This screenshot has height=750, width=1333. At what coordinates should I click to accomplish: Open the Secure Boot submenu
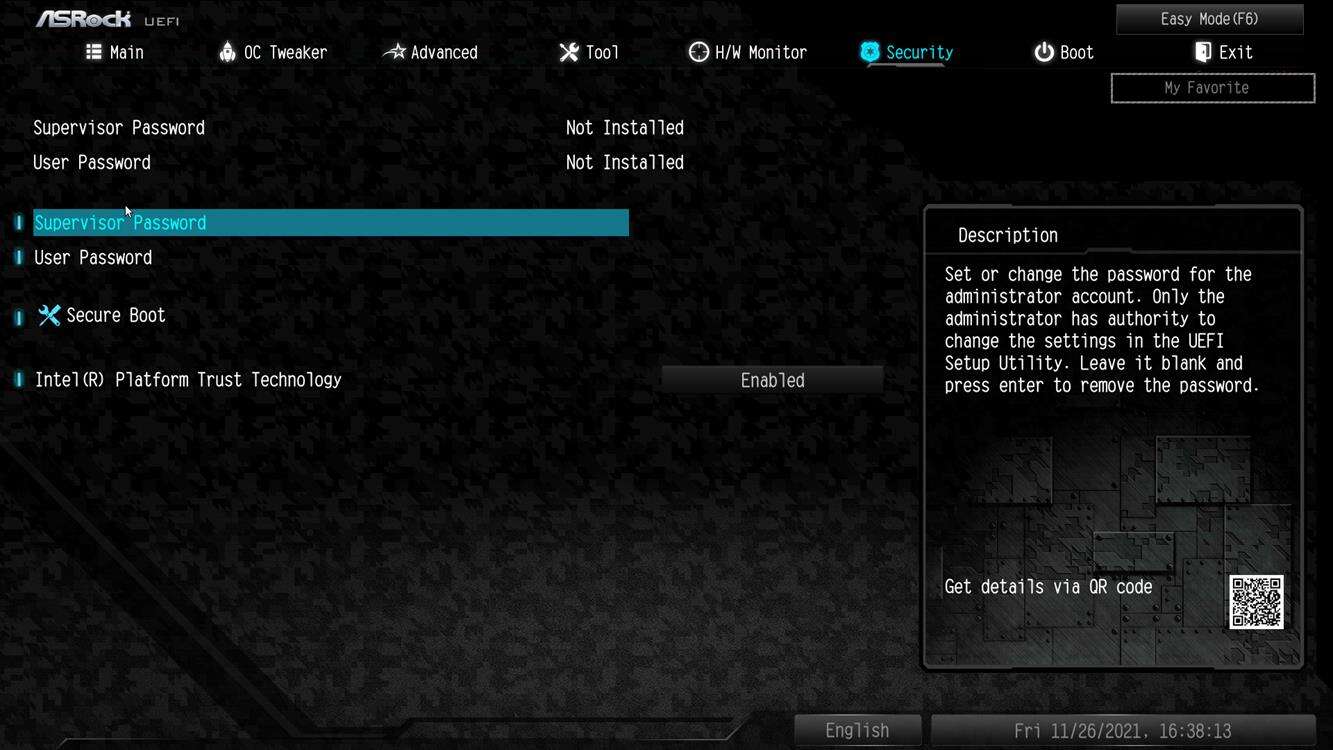point(115,314)
